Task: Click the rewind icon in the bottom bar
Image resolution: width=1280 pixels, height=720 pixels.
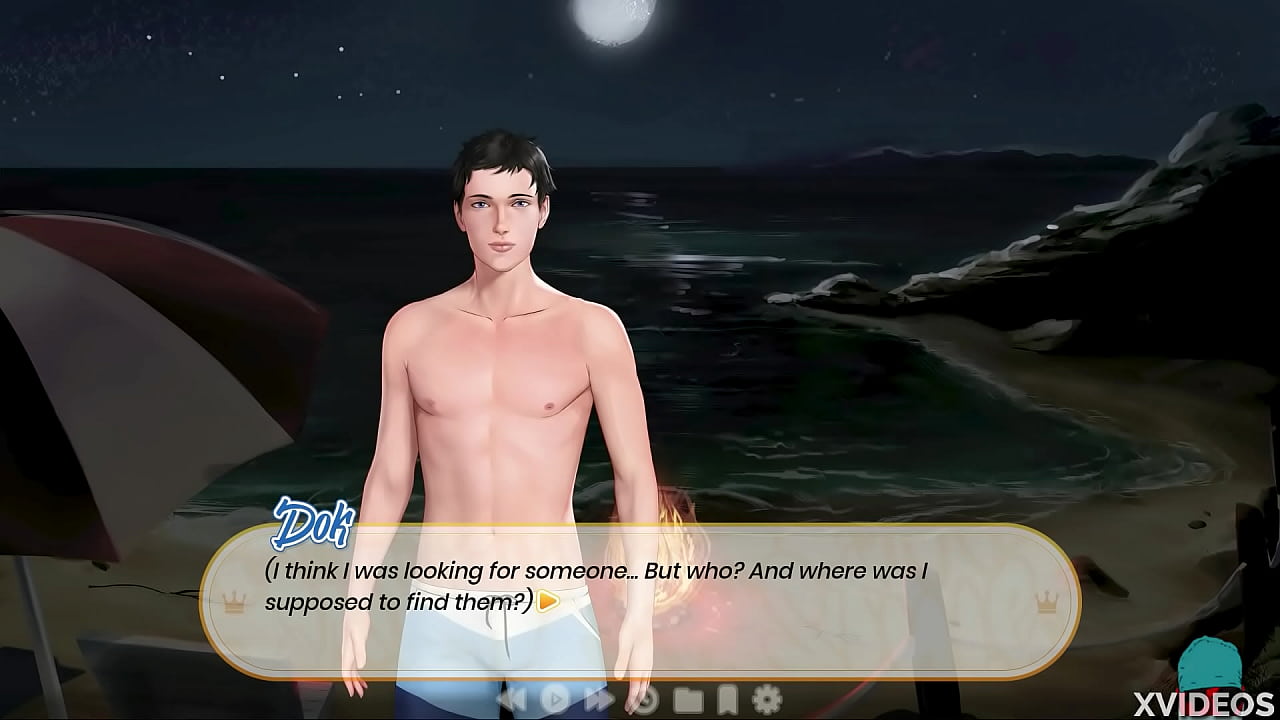Action: [x=513, y=700]
